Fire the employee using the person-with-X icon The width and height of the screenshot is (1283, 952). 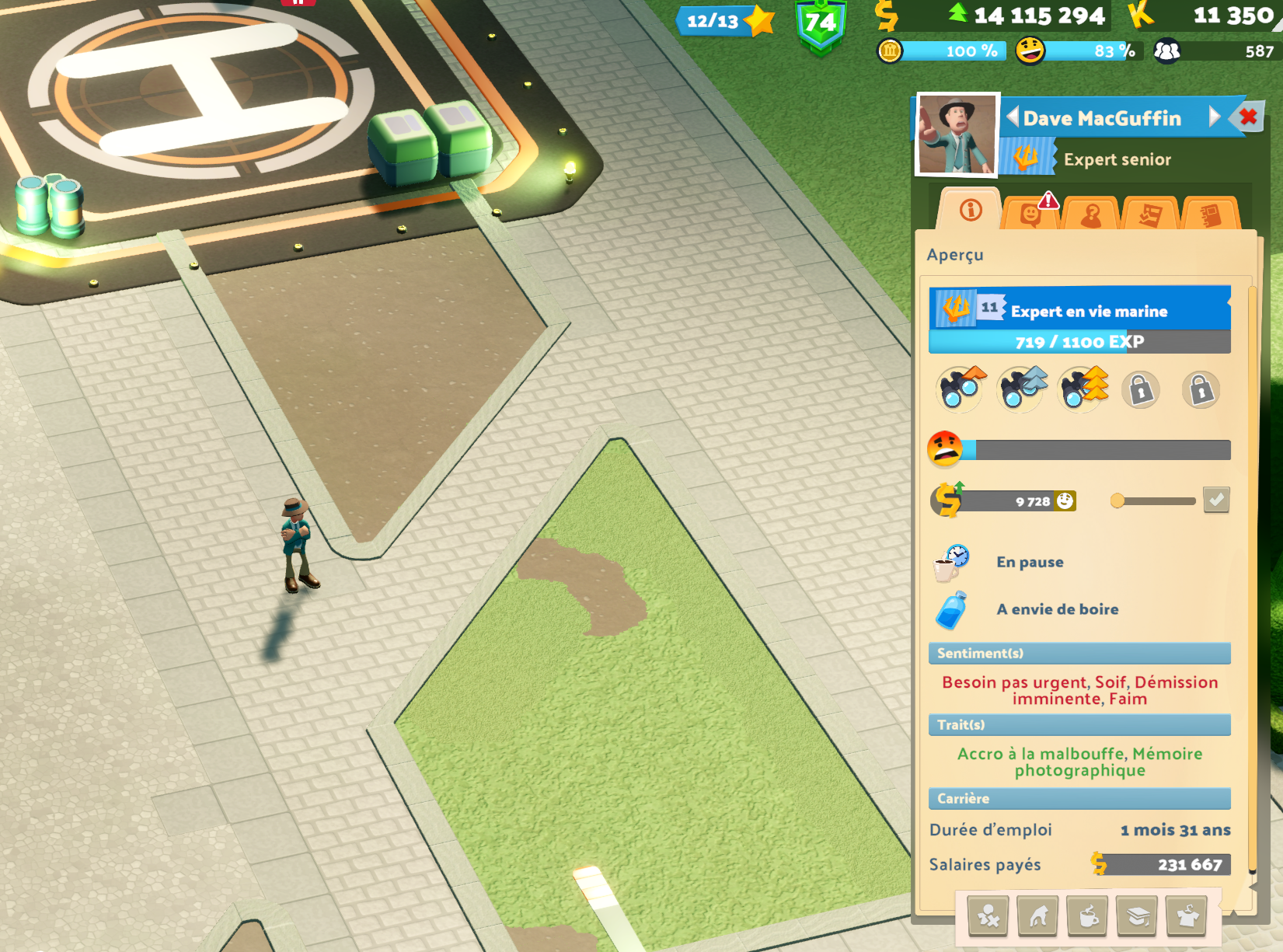pos(987,915)
